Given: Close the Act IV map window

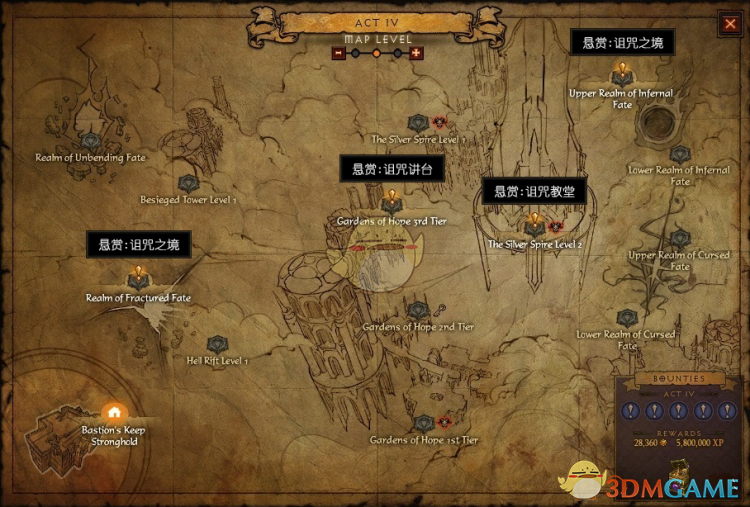Looking at the screenshot, I should tap(730, 25).
